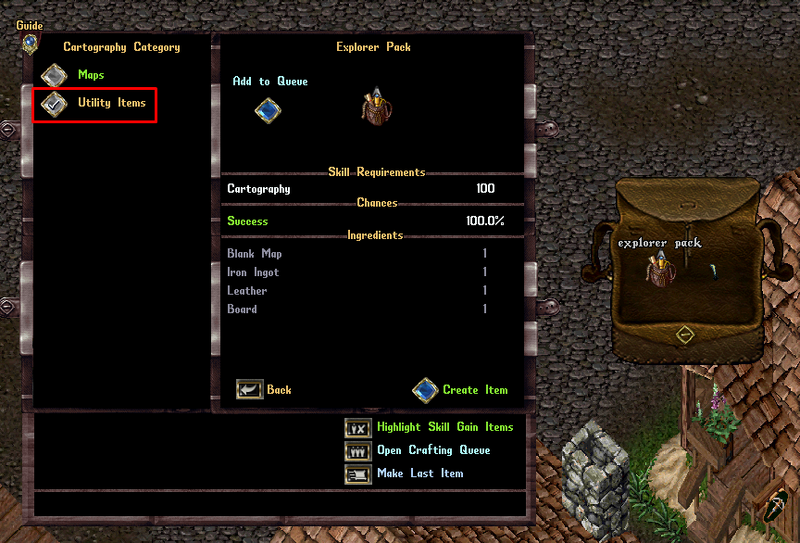The image size is (800, 543).
Task: Make the last crafted item
Action: coord(357,474)
